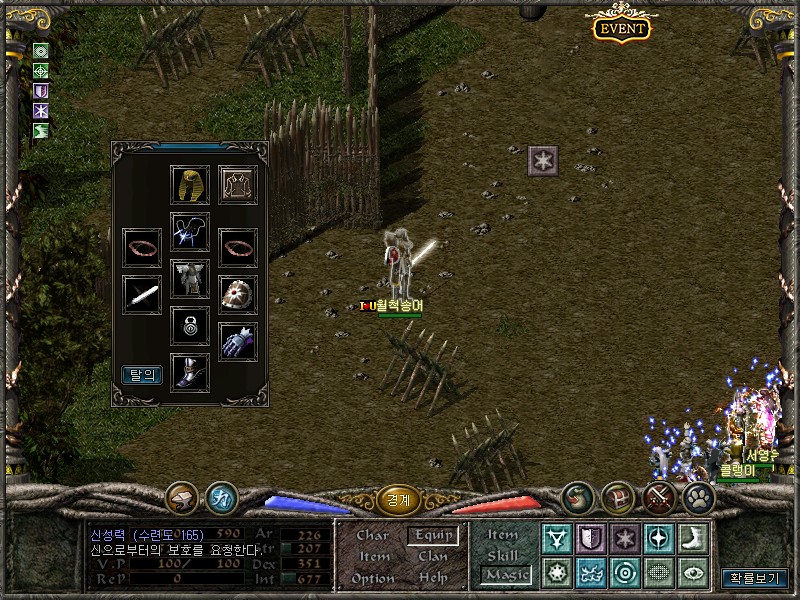Image resolution: width=800 pixels, height=600 pixels.
Task: Open the Clan menu
Action: click(433, 557)
